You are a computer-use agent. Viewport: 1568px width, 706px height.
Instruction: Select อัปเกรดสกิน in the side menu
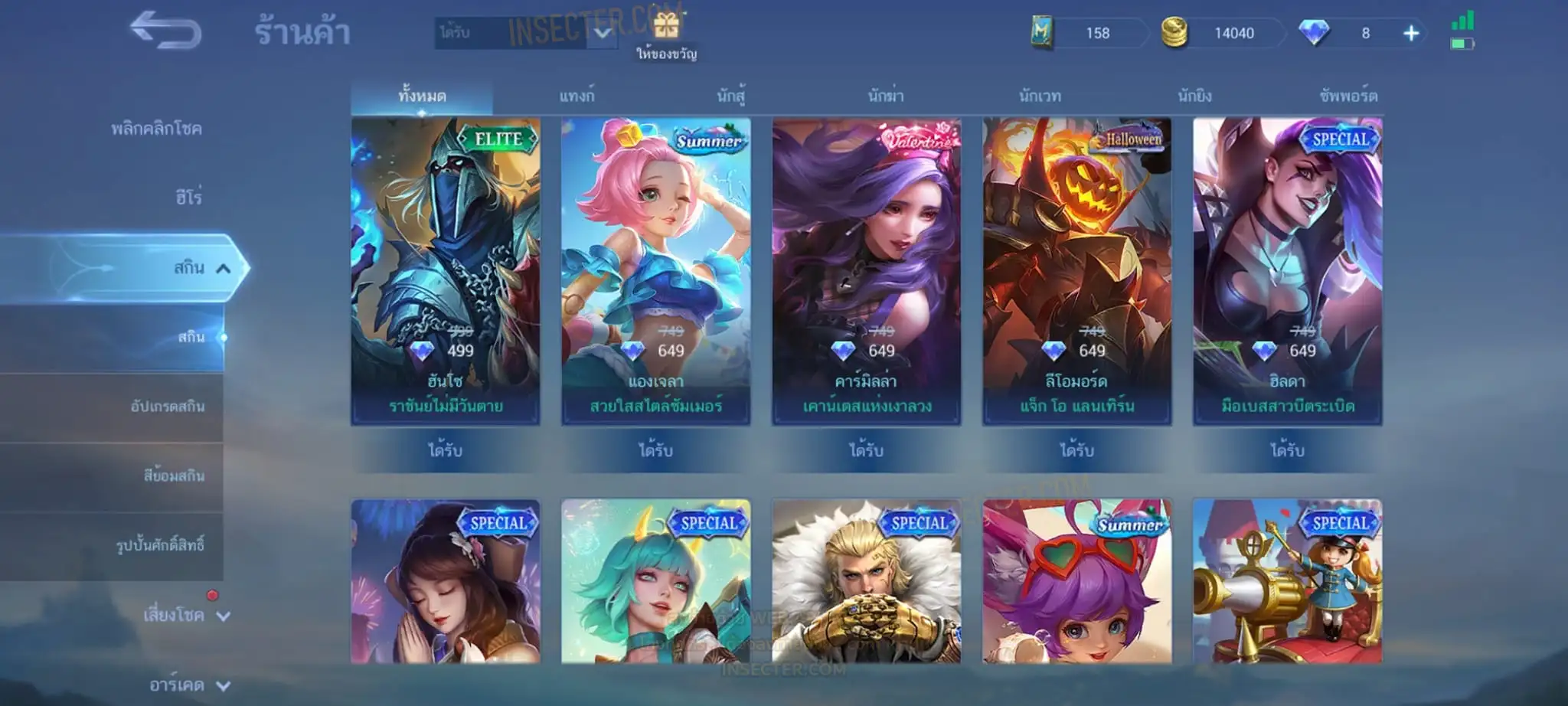coord(167,406)
